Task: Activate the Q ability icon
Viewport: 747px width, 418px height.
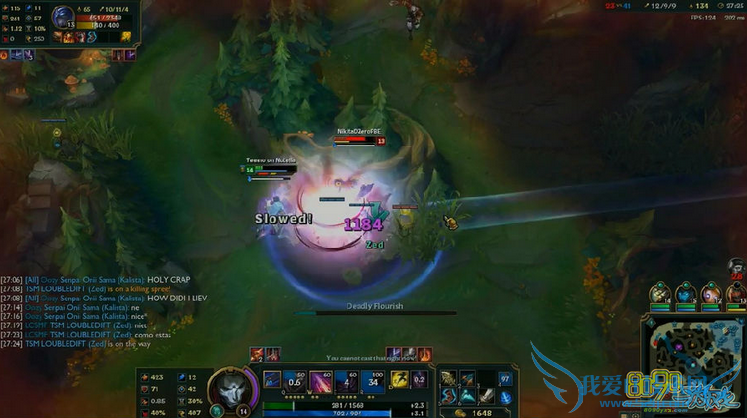Action: (297, 380)
